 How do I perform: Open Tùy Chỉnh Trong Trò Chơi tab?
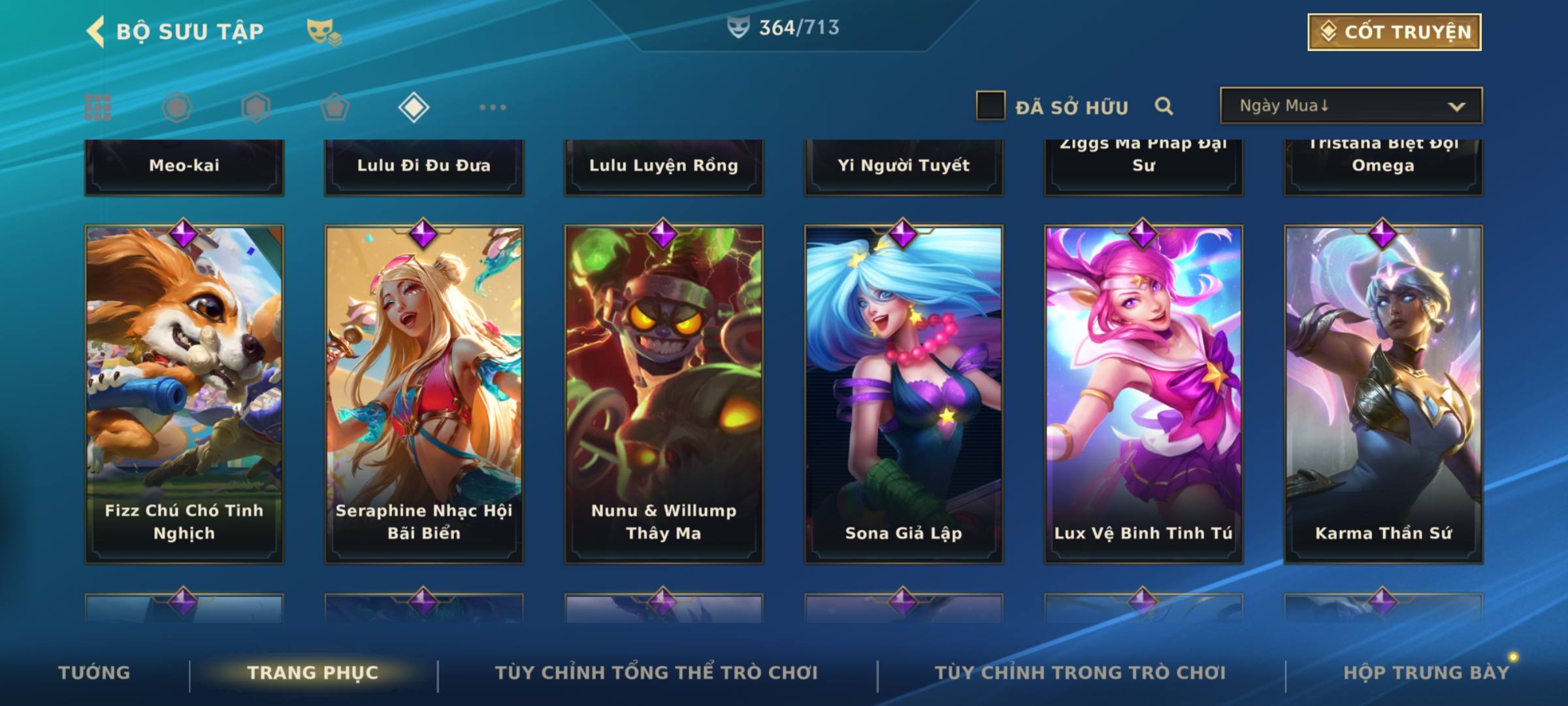pos(1080,673)
